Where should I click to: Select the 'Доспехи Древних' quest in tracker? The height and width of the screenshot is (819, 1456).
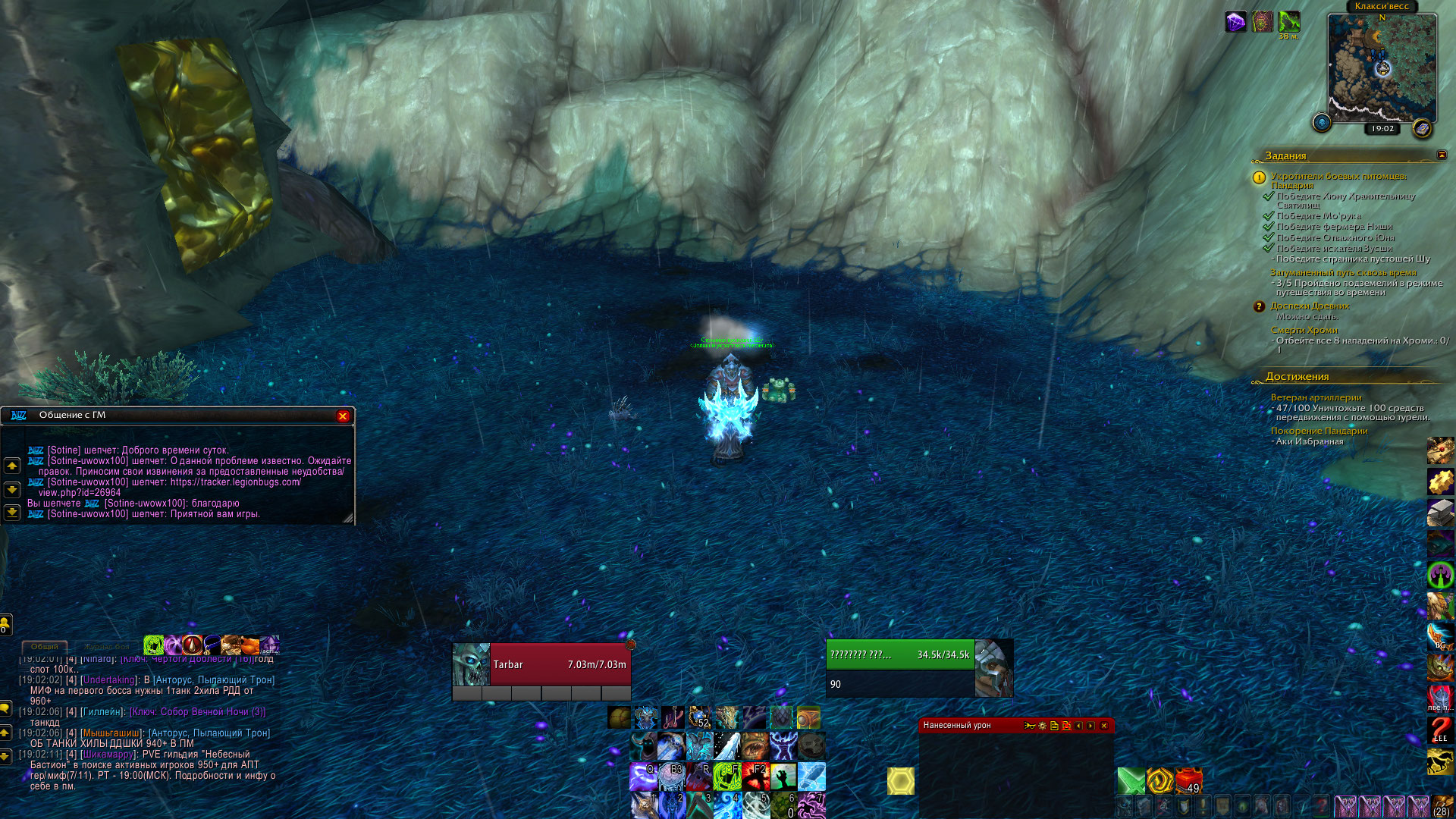(x=1310, y=306)
